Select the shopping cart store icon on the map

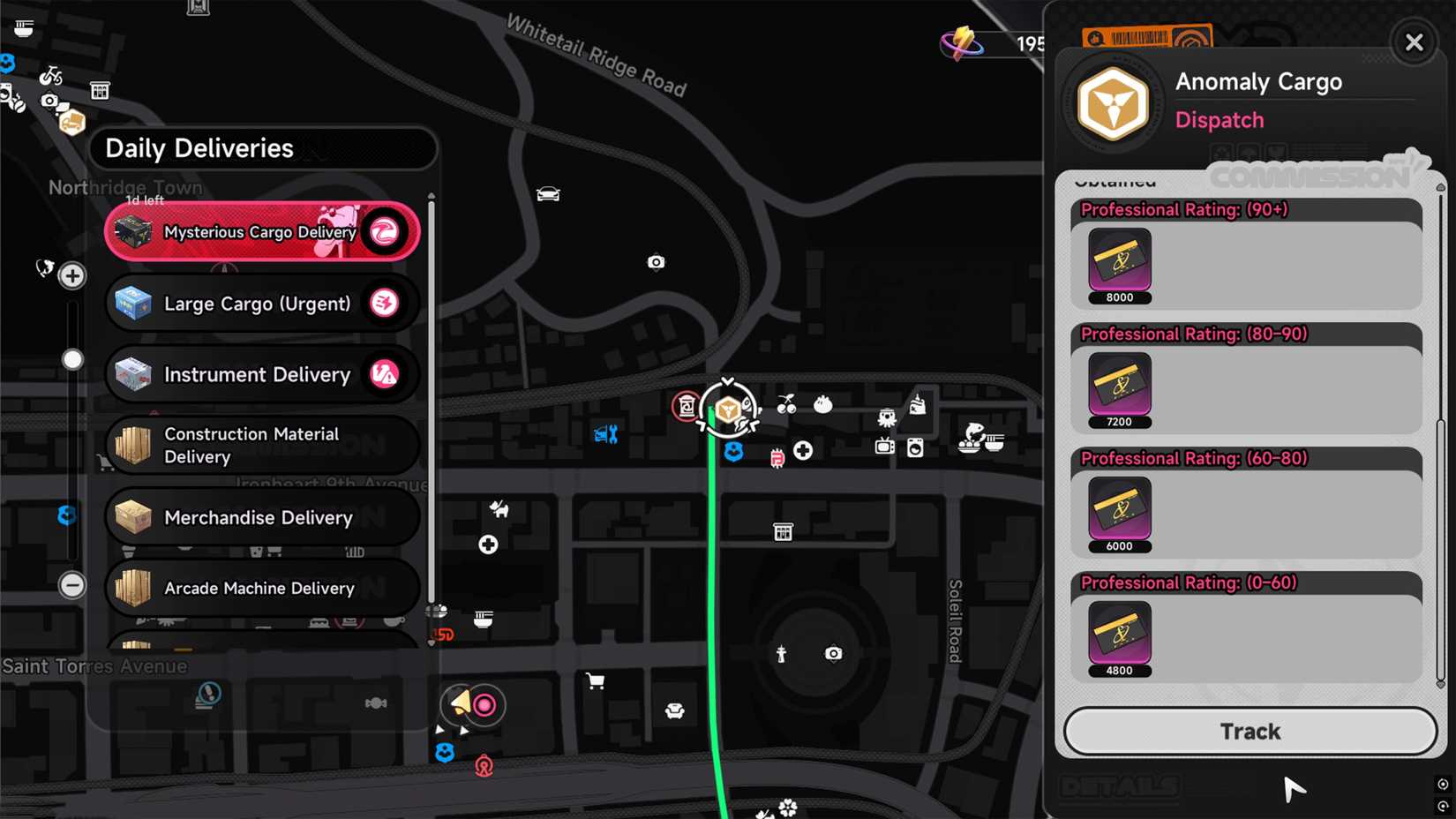[596, 680]
